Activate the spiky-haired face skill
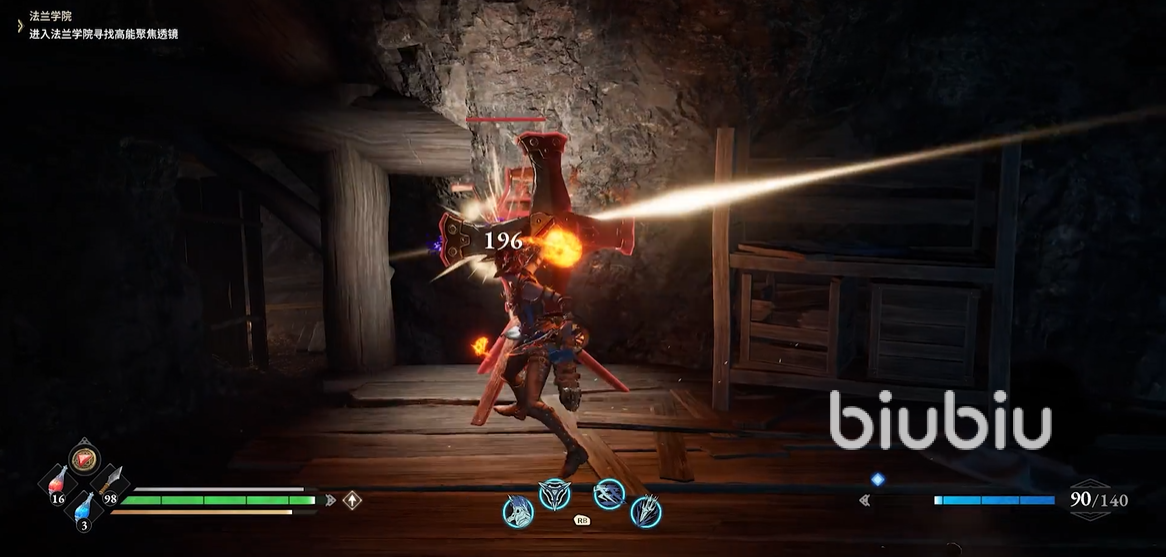Image resolution: width=1166 pixels, height=557 pixels. [x=518, y=511]
